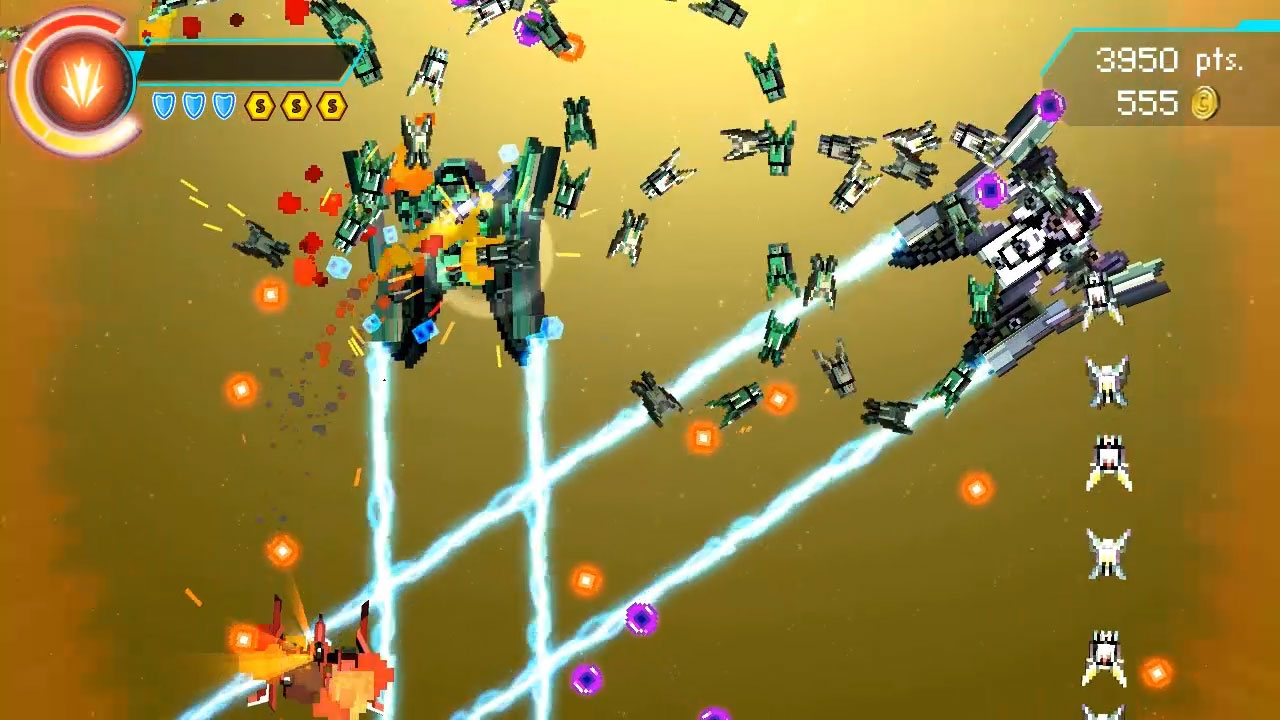Viewport: 1280px width, 720px height.
Task: Select the second golden S hexagon token
Action: point(296,106)
